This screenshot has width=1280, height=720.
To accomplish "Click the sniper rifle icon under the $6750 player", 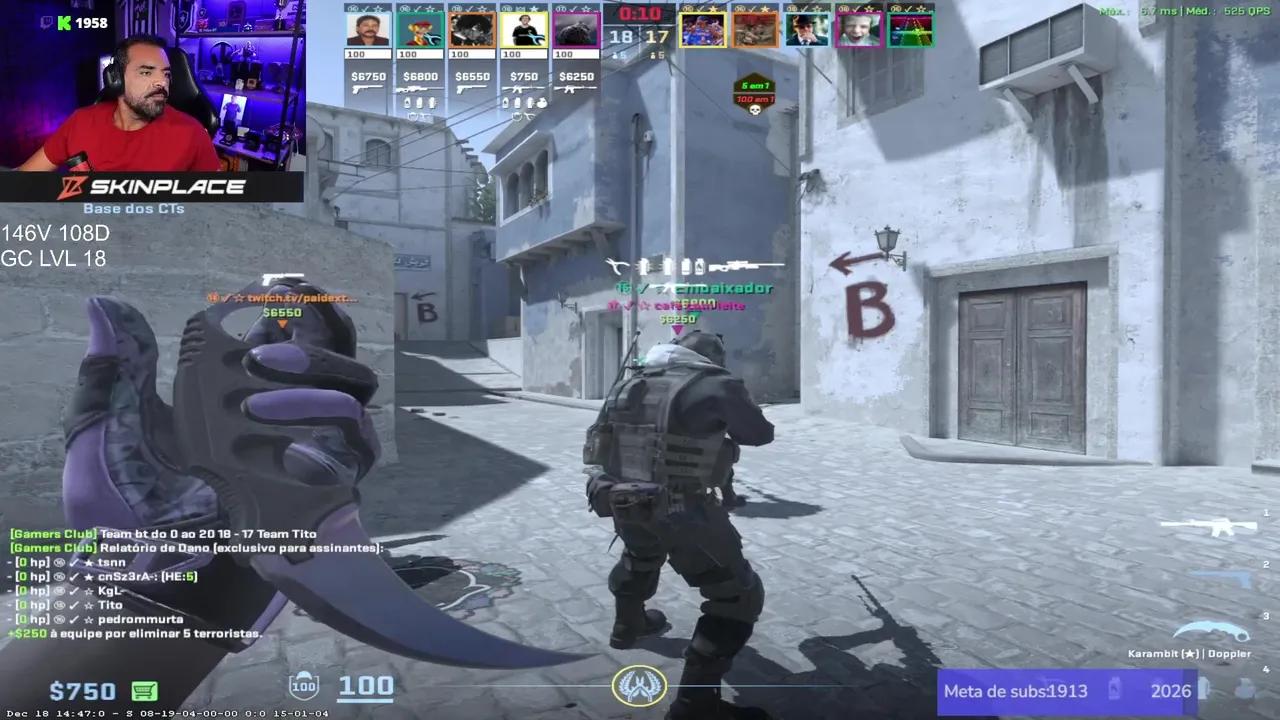I will (367, 89).
